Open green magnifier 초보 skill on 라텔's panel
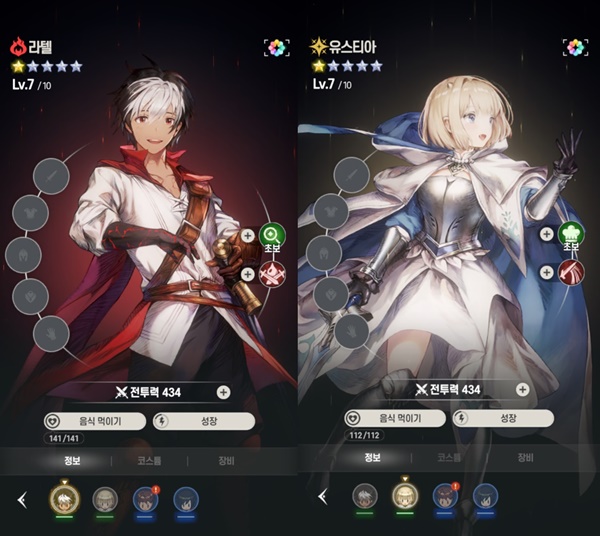Screen dimensions: 600x536 click(271, 237)
